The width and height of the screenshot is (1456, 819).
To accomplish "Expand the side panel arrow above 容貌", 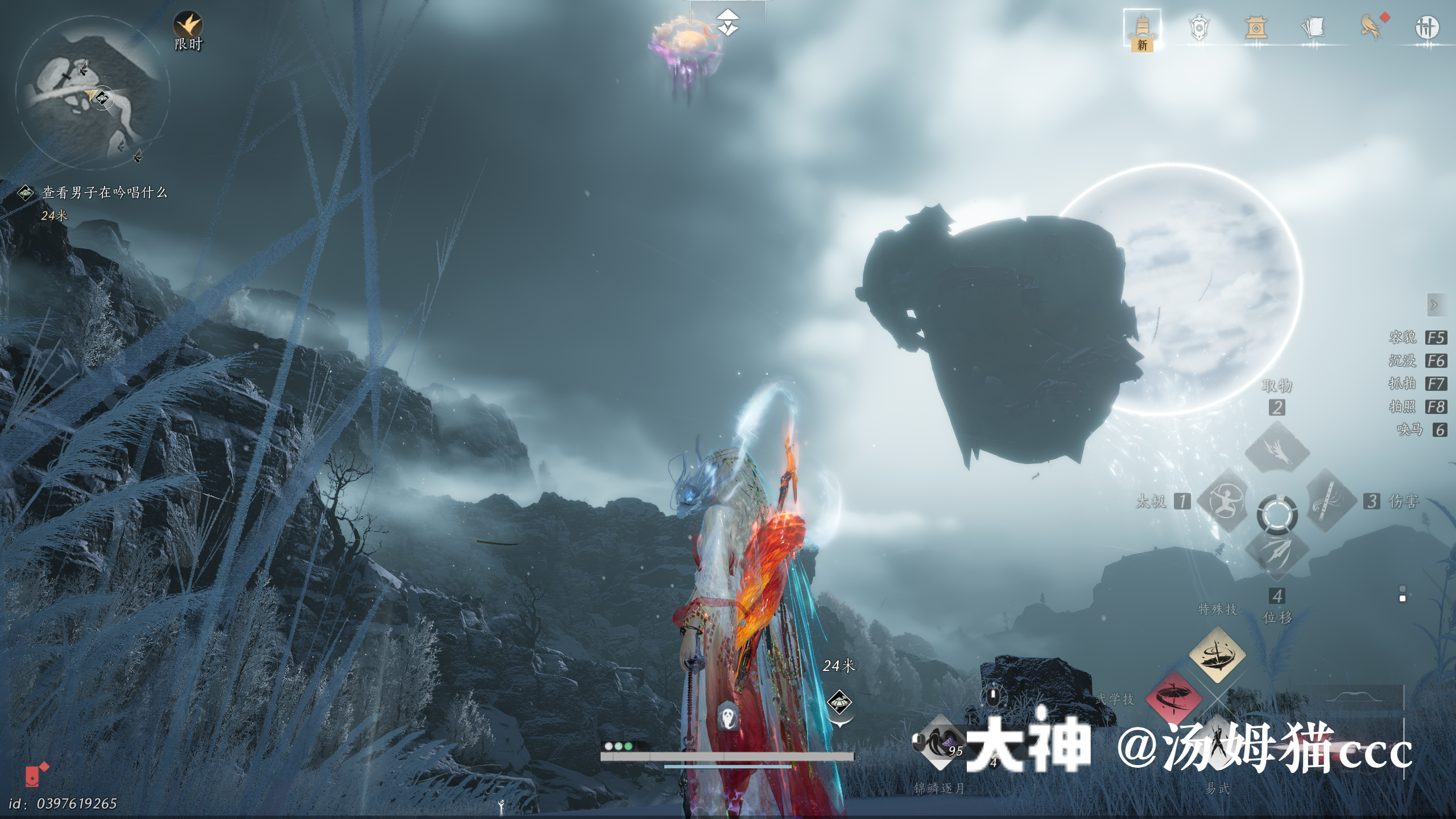I will pyautogui.click(x=1434, y=305).
